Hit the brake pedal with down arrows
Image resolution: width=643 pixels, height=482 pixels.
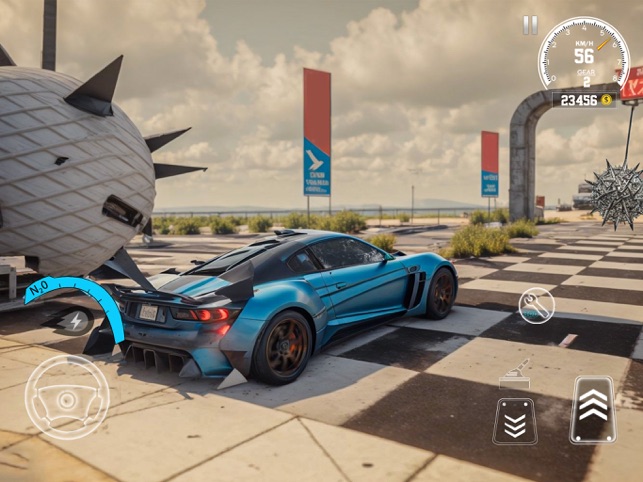[515, 421]
